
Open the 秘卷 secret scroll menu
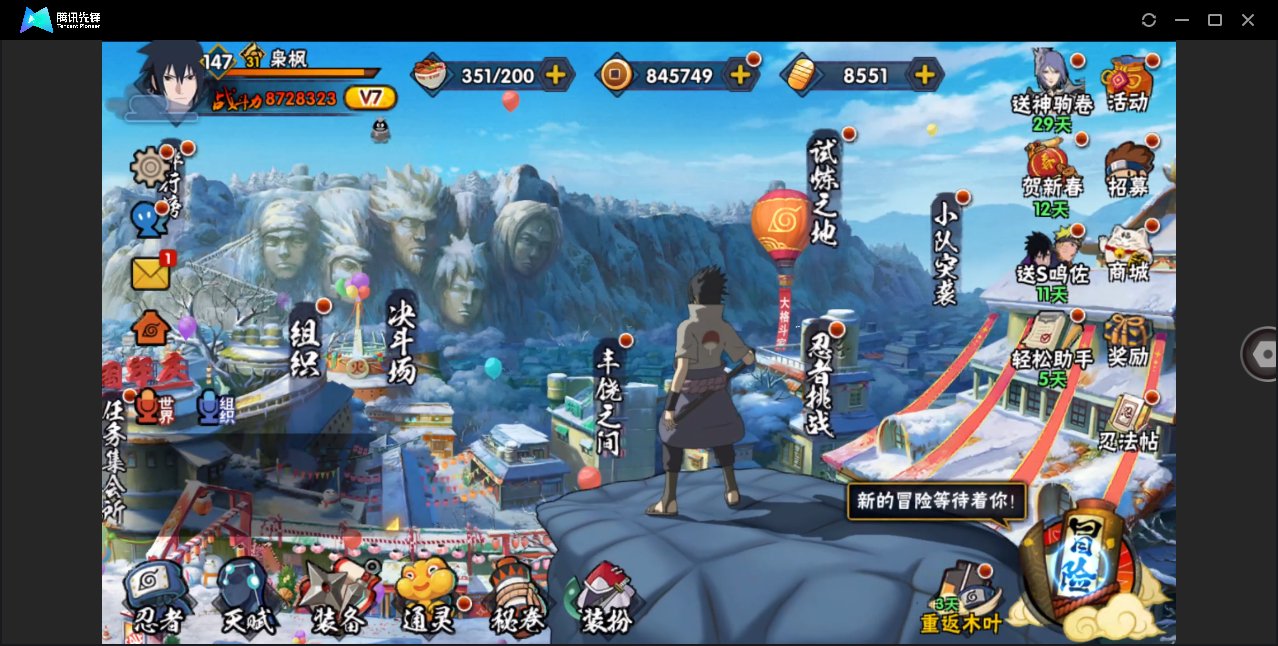tap(517, 597)
